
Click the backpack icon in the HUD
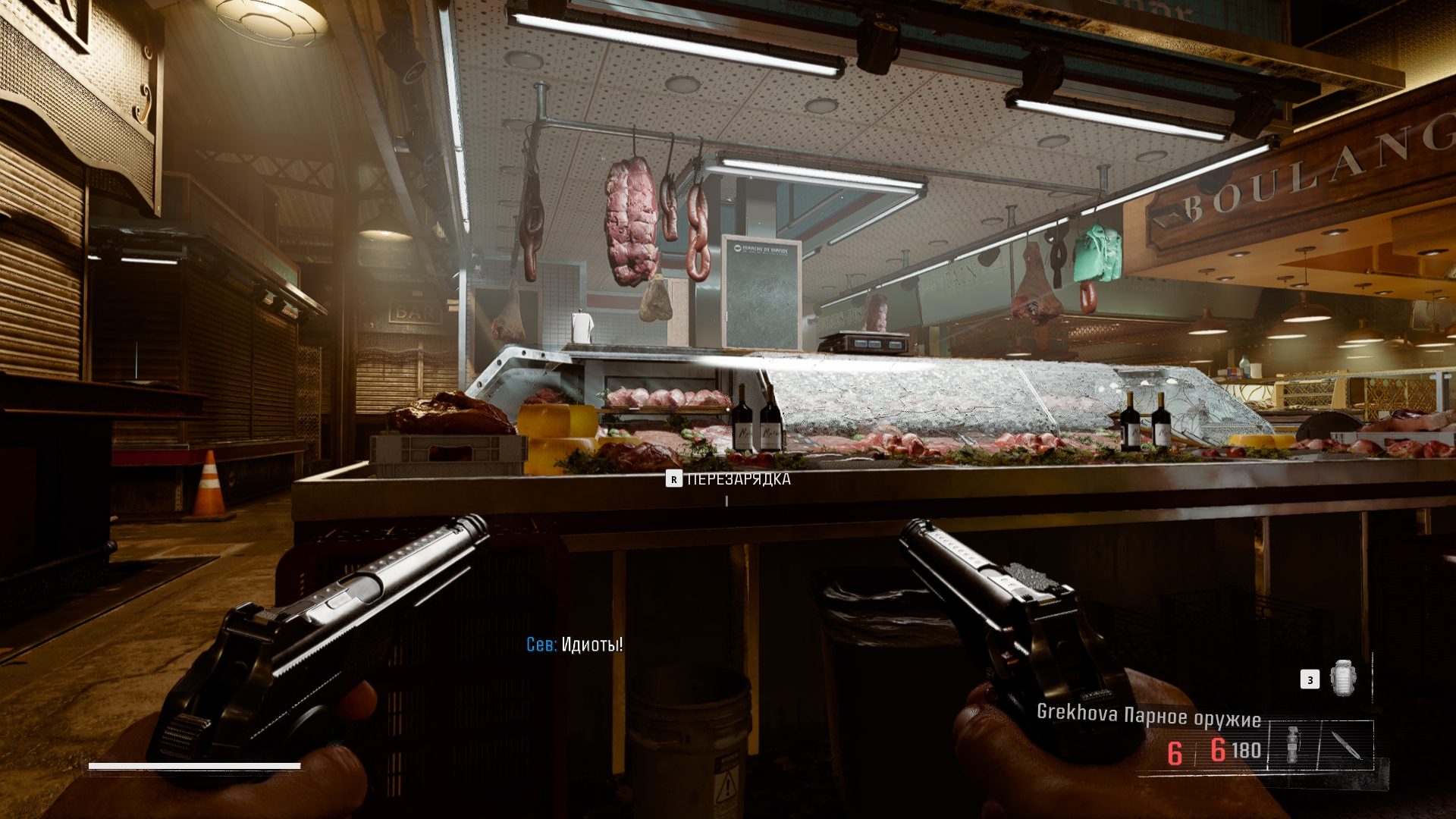pyautogui.click(x=1342, y=677)
